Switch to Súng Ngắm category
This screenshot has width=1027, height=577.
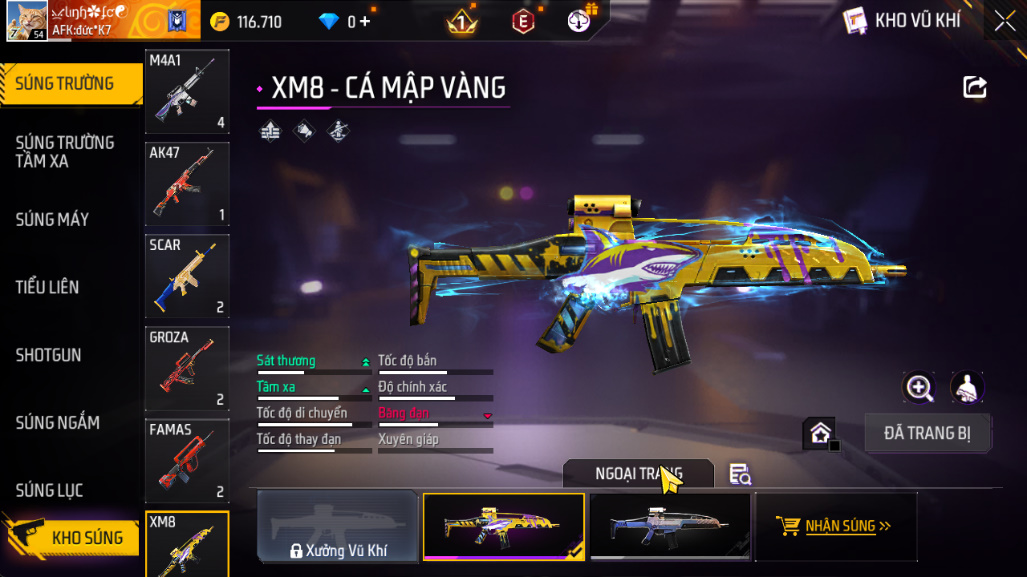click(x=57, y=423)
